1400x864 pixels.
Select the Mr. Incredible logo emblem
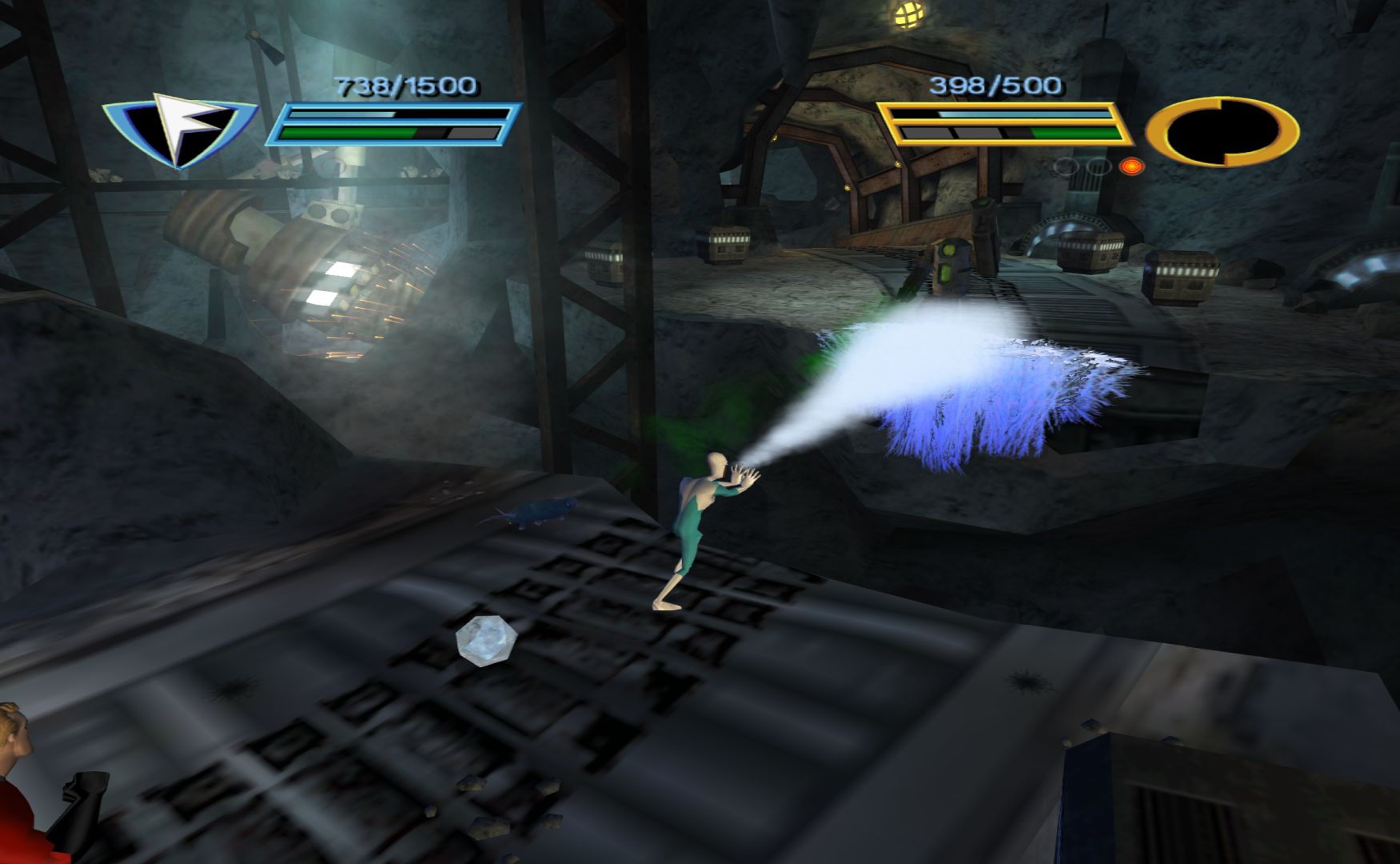tap(1222, 131)
